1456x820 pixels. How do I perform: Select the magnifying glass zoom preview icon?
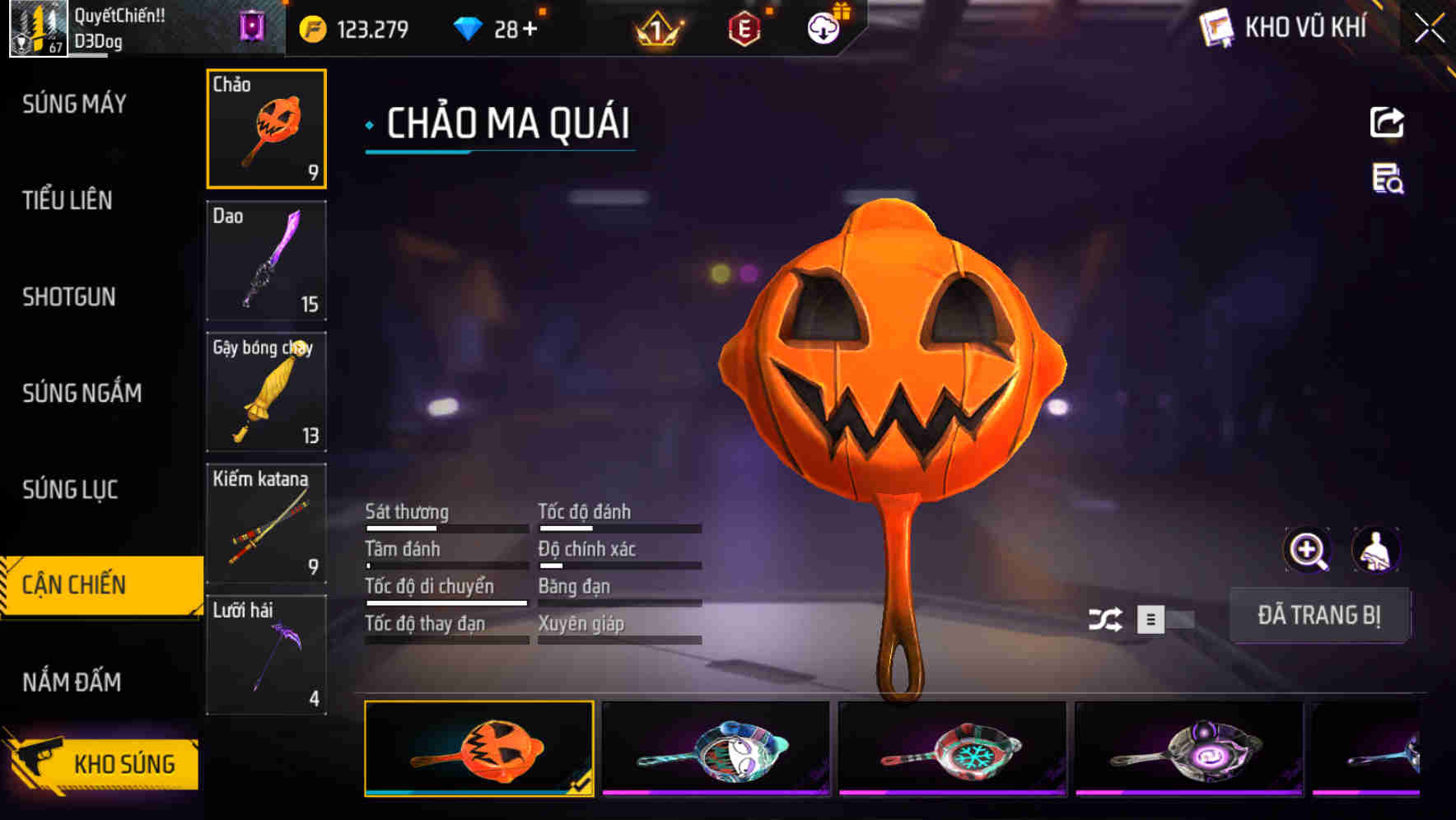click(x=1309, y=549)
